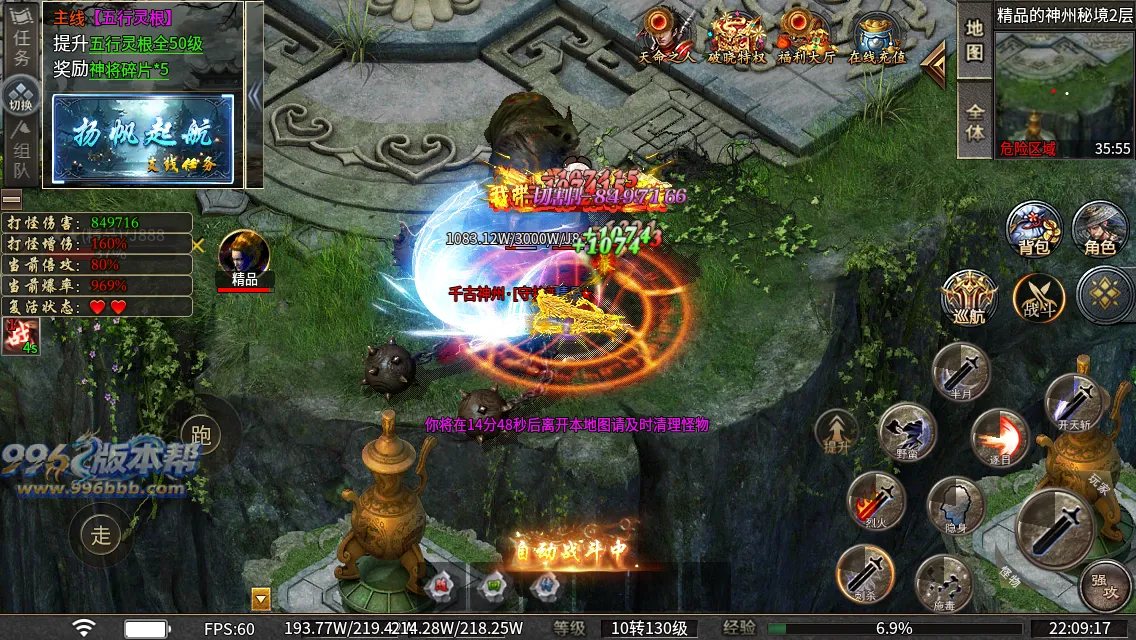Image resolution: width=1136 pixels, height=640 pixels.
Task: Use the 半月 sword skill
Action: click(x=960, y=371)
